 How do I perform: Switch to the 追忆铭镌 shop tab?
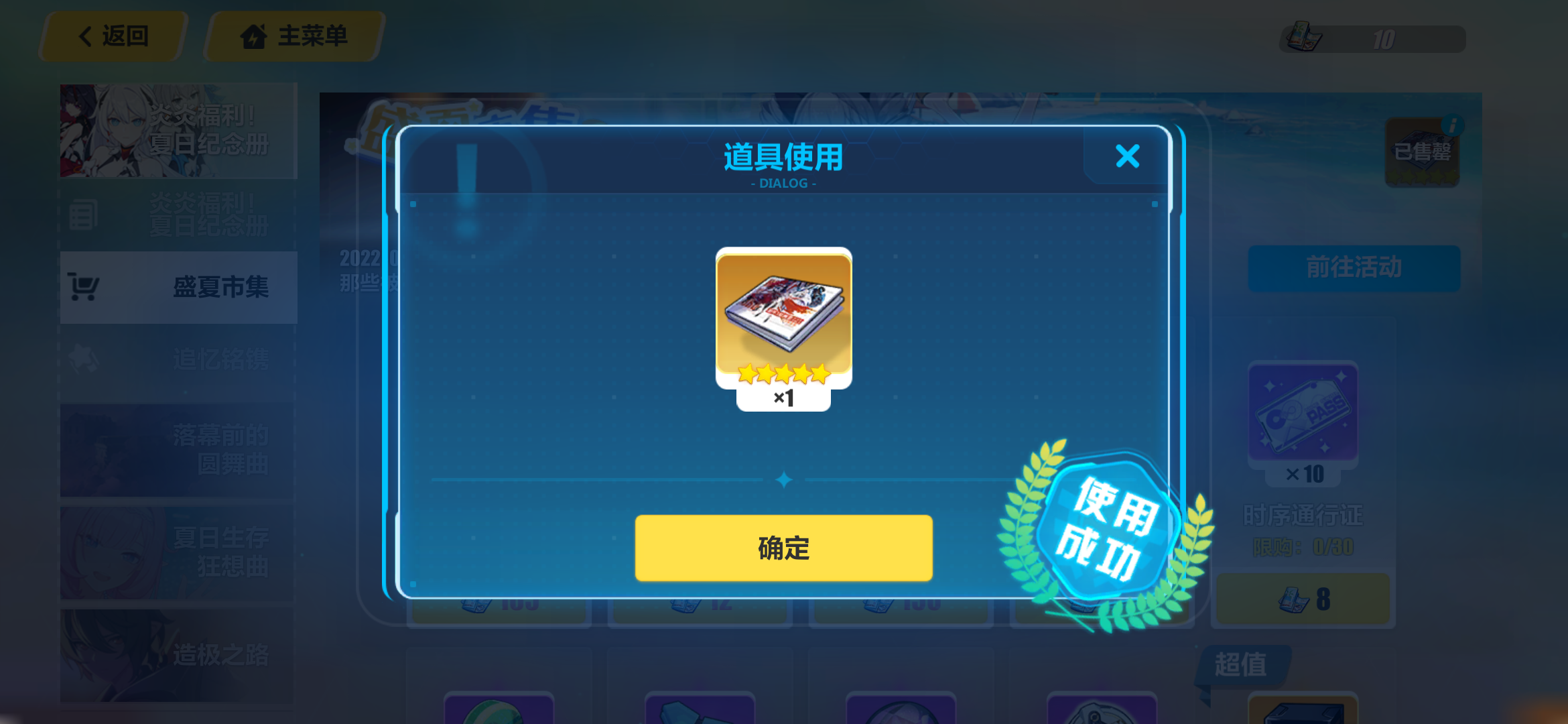[221, 360]
